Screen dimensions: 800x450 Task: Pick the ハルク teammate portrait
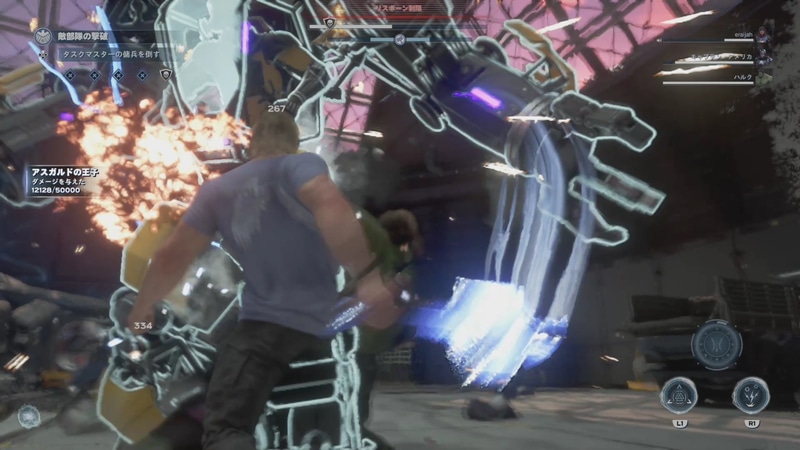pos(765,77)
